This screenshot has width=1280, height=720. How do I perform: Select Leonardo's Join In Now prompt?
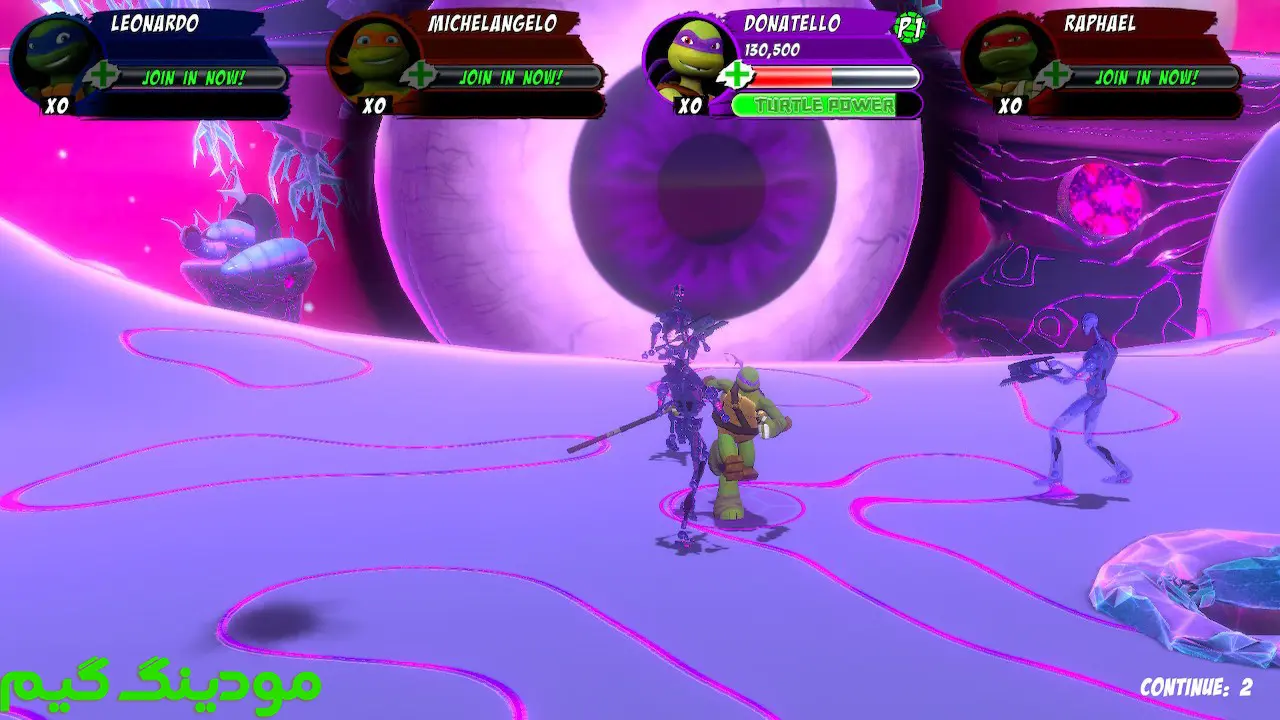[x=193, y=77]
